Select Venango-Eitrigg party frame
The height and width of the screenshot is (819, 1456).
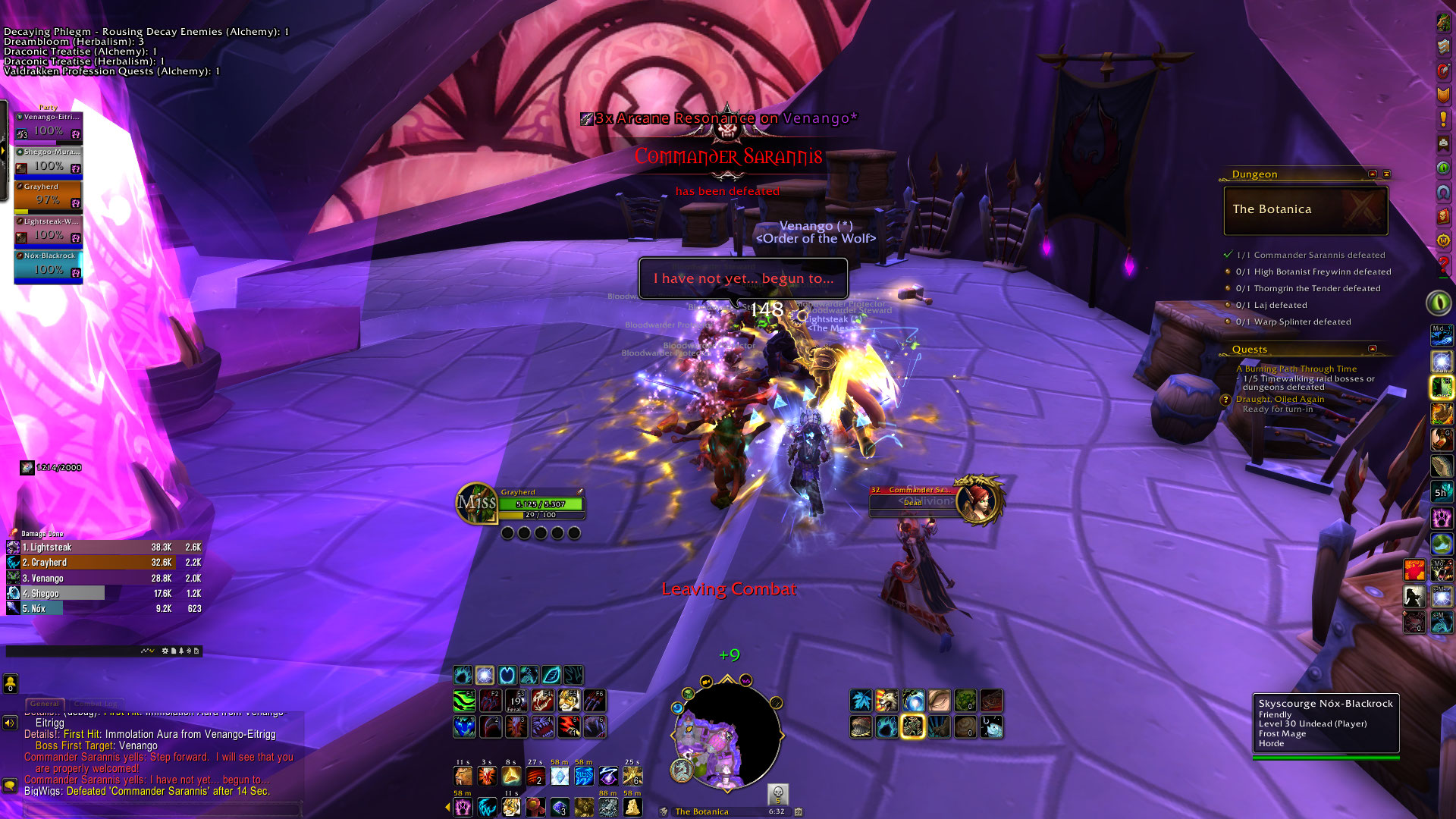(x=48, y=127)
